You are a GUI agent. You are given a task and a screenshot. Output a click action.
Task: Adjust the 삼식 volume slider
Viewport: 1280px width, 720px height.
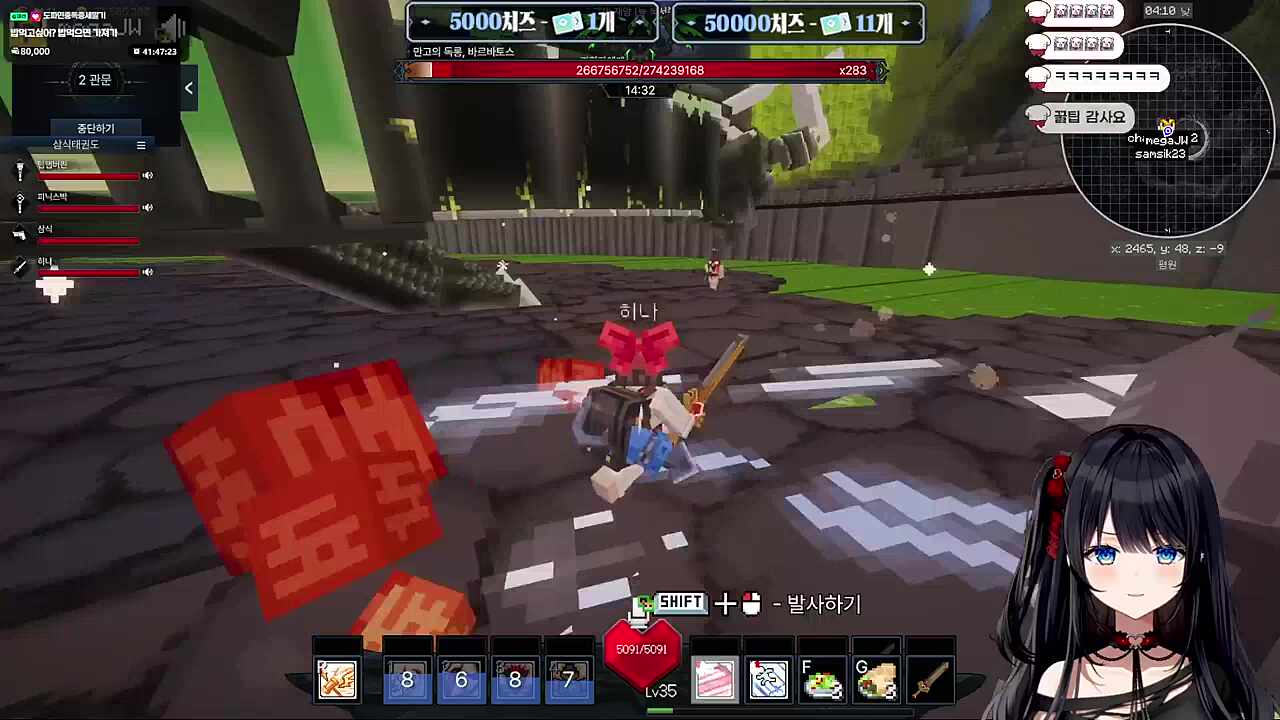pos(88,240)
